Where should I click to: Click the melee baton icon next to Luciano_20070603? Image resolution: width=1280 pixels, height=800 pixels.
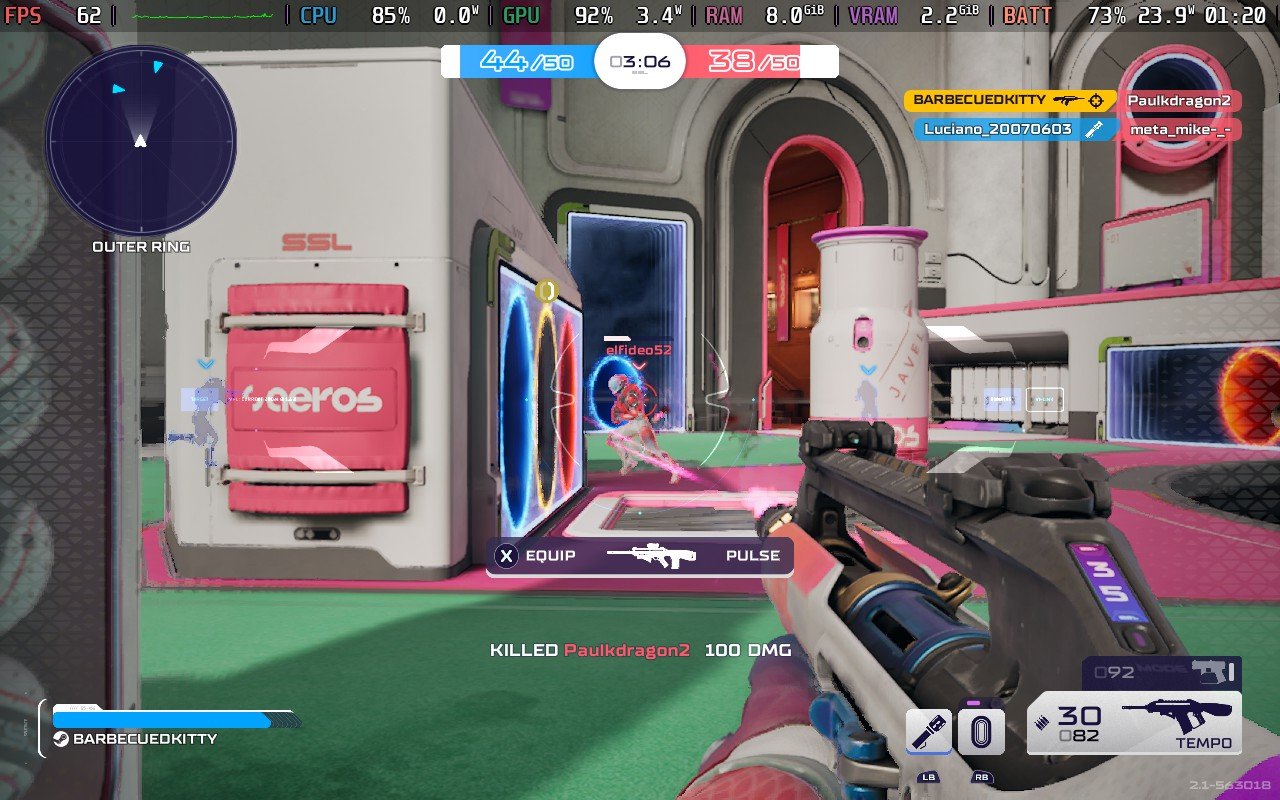click(x=1093, y=128)
